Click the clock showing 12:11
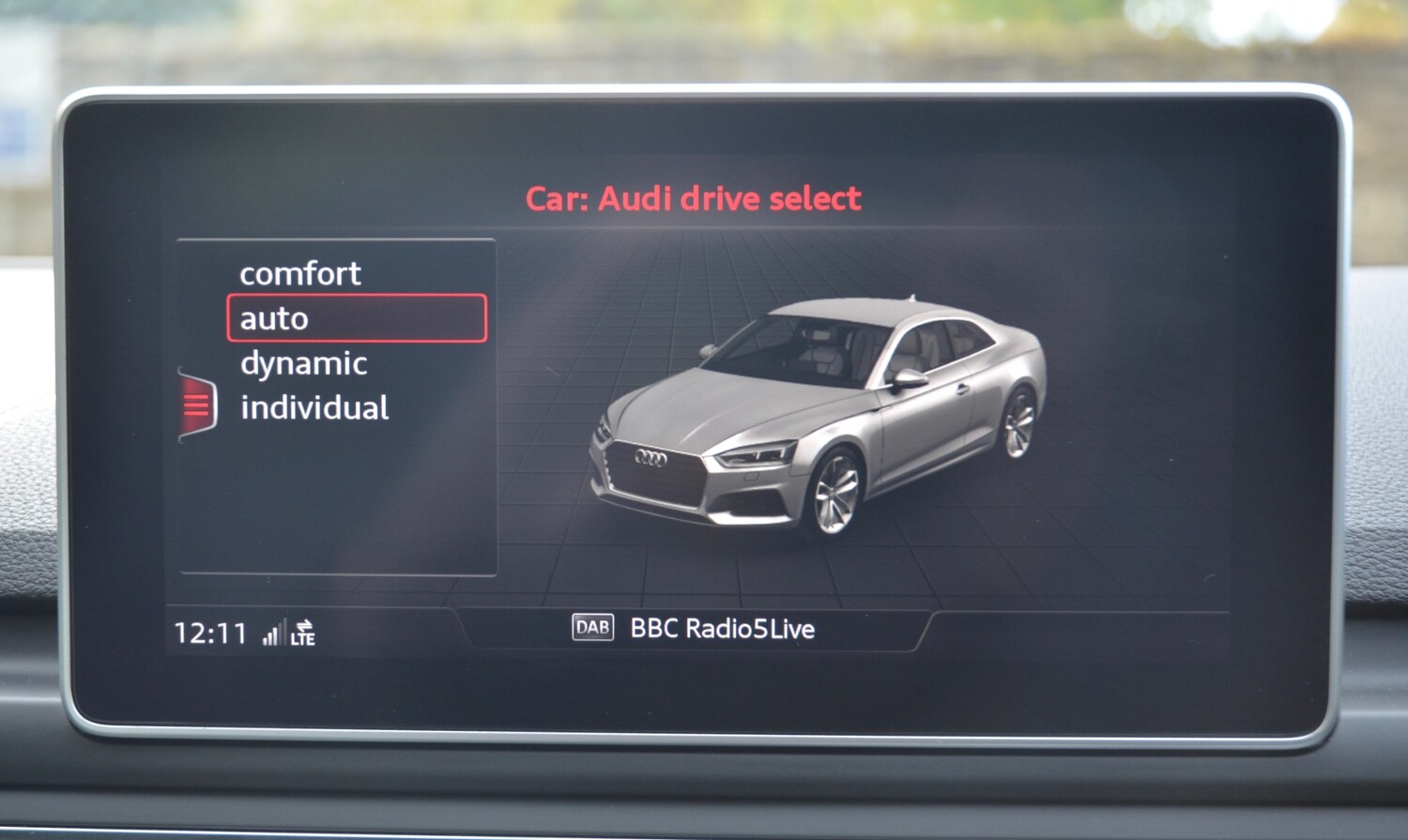1408x840 pixels. pyautogui.click(x=208, y=632)
